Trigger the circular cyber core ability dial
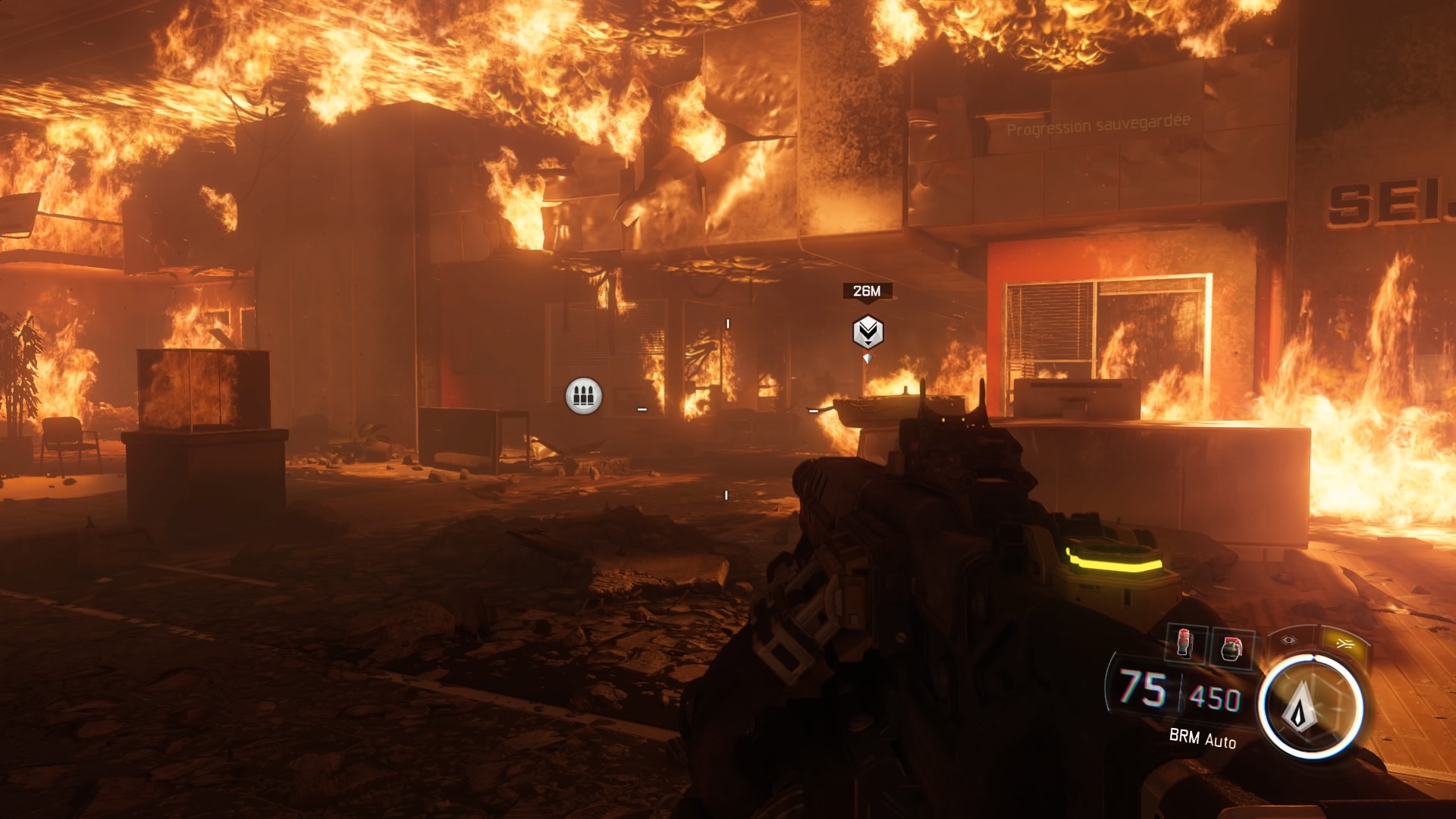This screenshot has height=819, width=1456. pos(1310,707)
